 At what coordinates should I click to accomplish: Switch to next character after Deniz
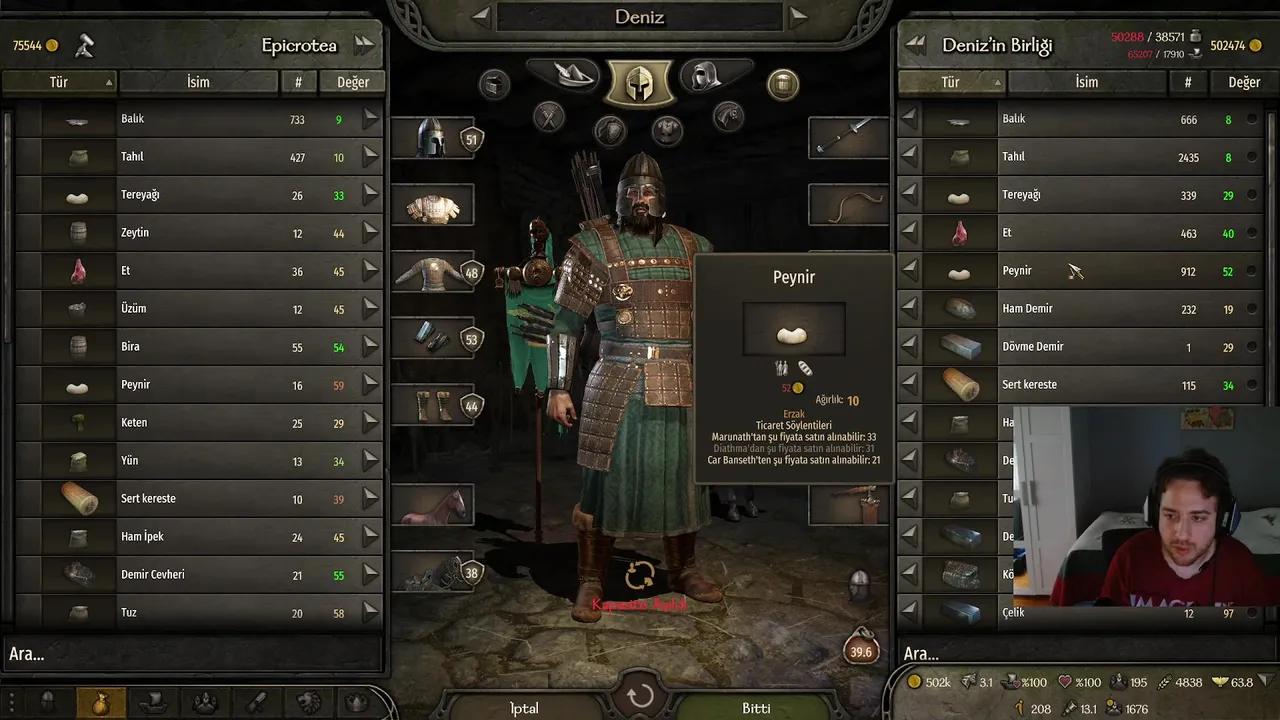pos(797,16)
